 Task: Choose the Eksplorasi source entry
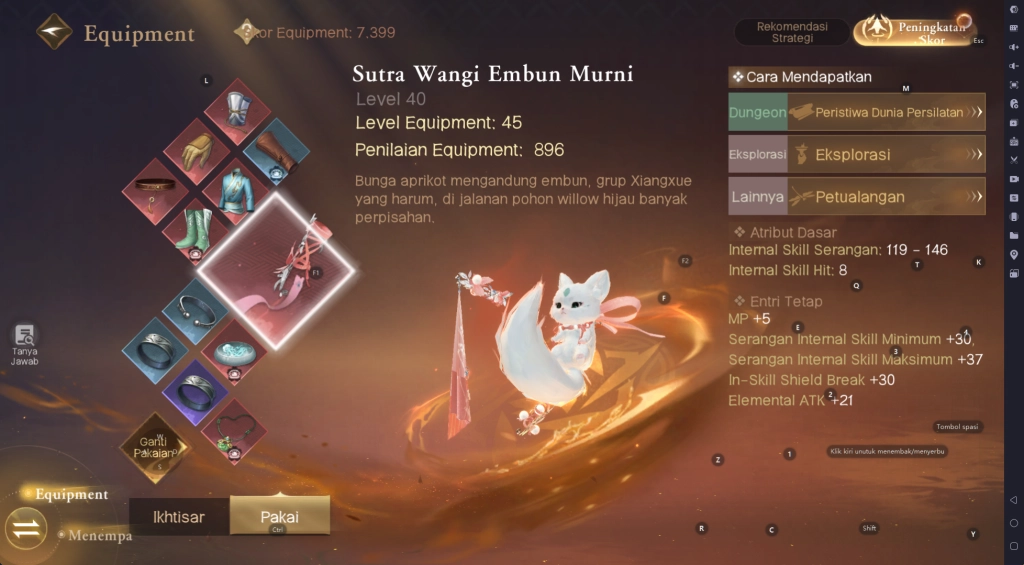click(x=857, y=155)
